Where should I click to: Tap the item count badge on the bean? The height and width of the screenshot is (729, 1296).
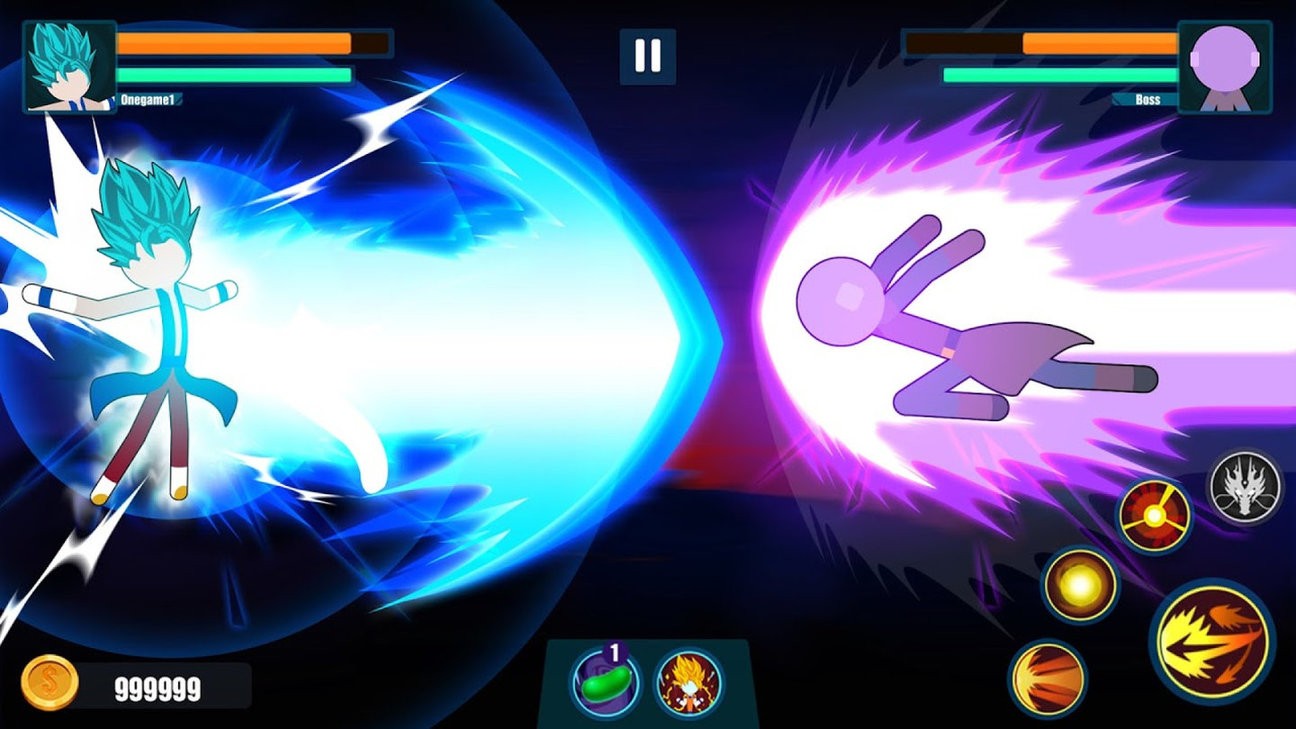(614, 650)
